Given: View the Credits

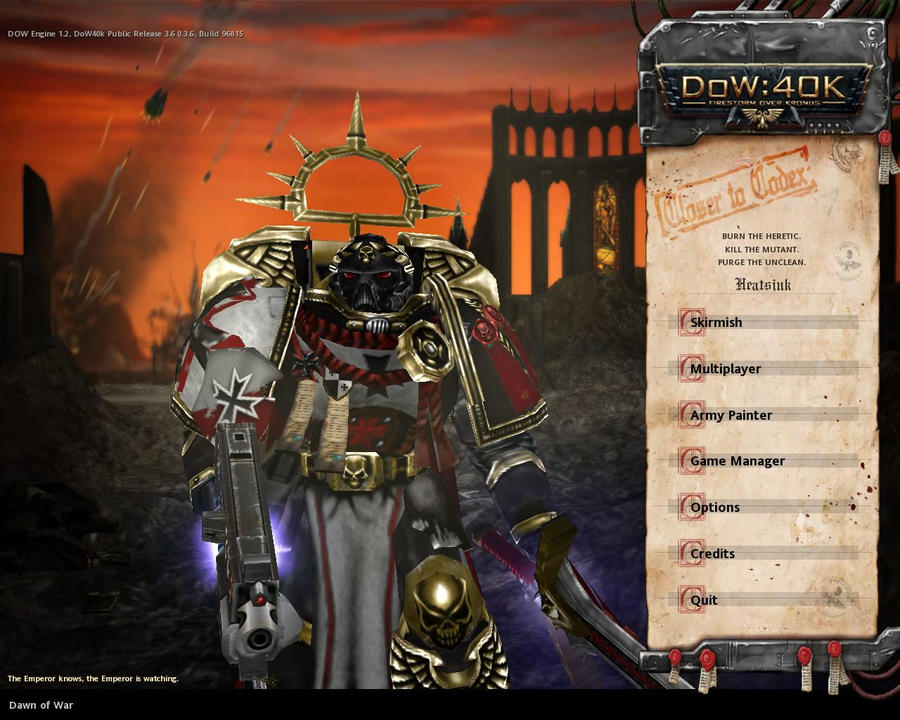Looking at the screenshot, I should point(712,553).
